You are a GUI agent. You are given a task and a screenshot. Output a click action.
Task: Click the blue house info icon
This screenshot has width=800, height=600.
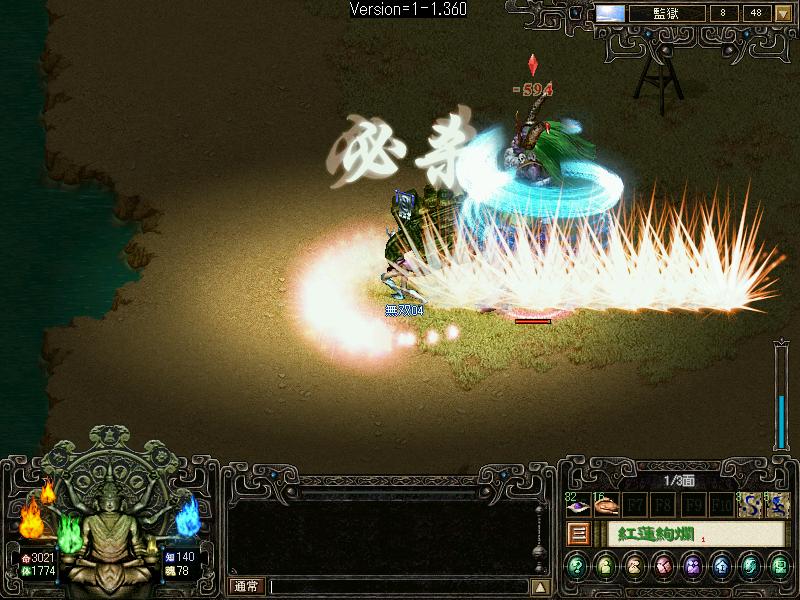pyautogui.click(x=722, y=567)
